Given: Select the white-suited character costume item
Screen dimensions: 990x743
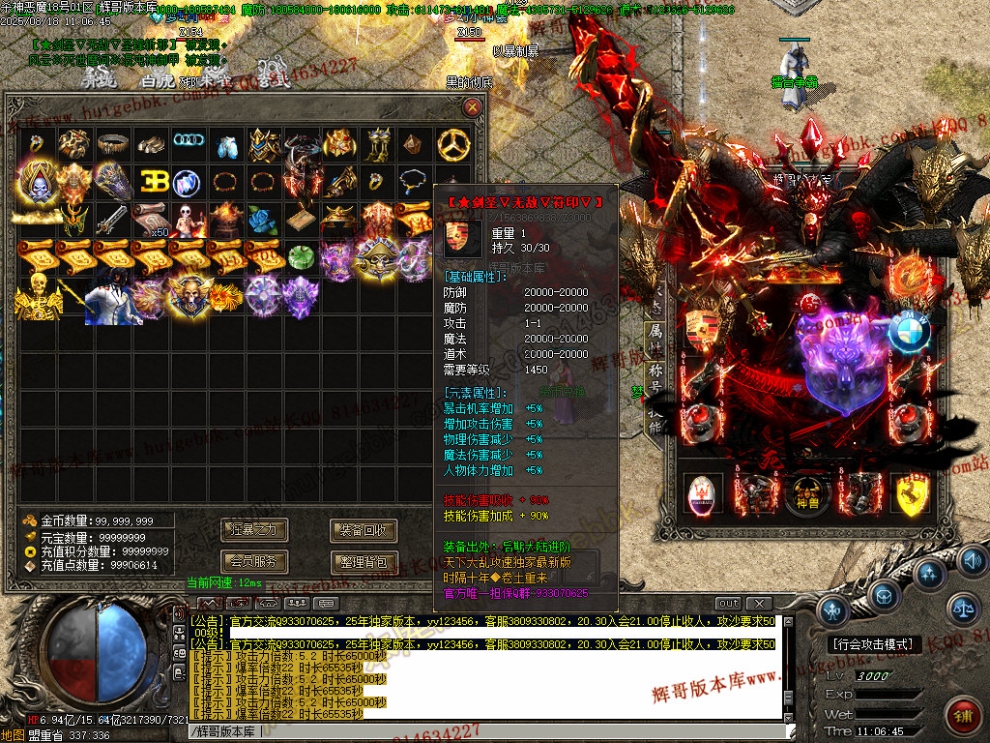Looking at the screenshot, I should [112, 298].
